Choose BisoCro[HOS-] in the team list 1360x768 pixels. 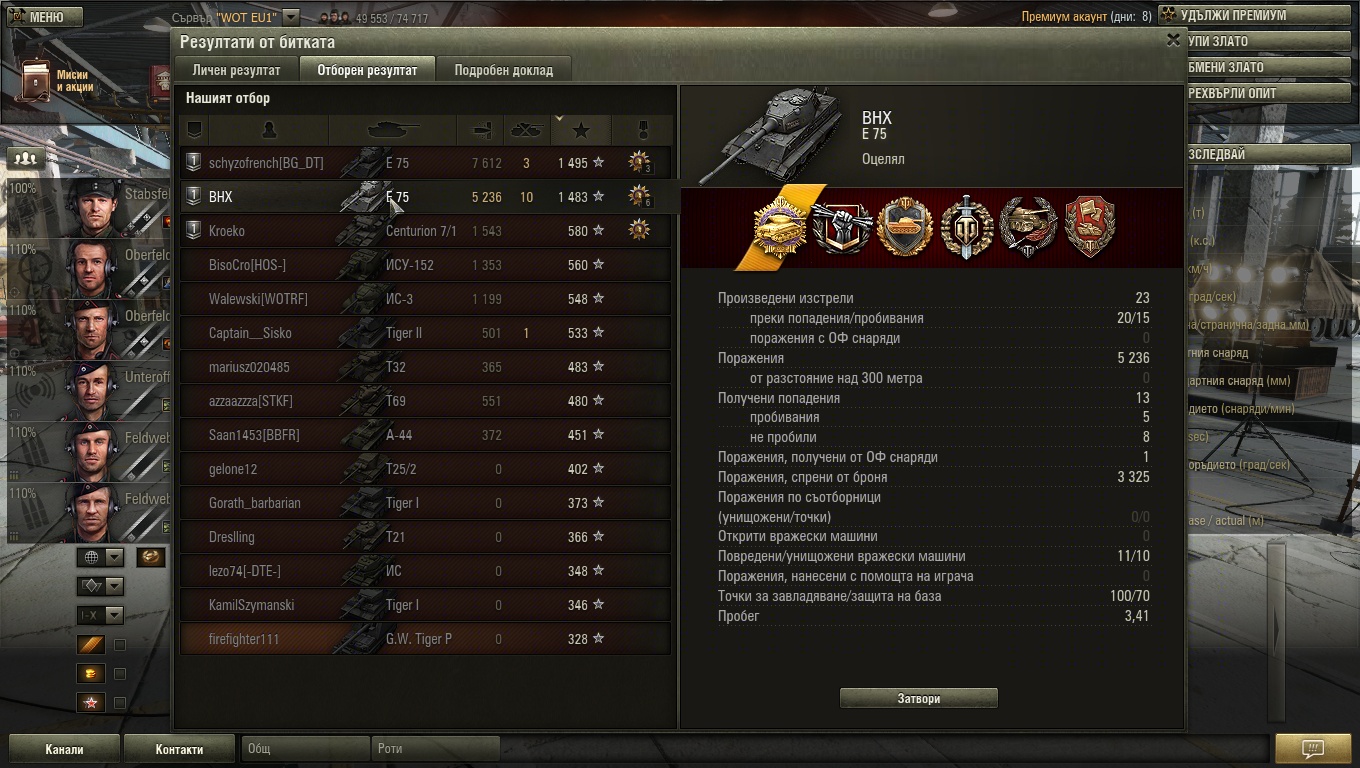tap(425, 265)
